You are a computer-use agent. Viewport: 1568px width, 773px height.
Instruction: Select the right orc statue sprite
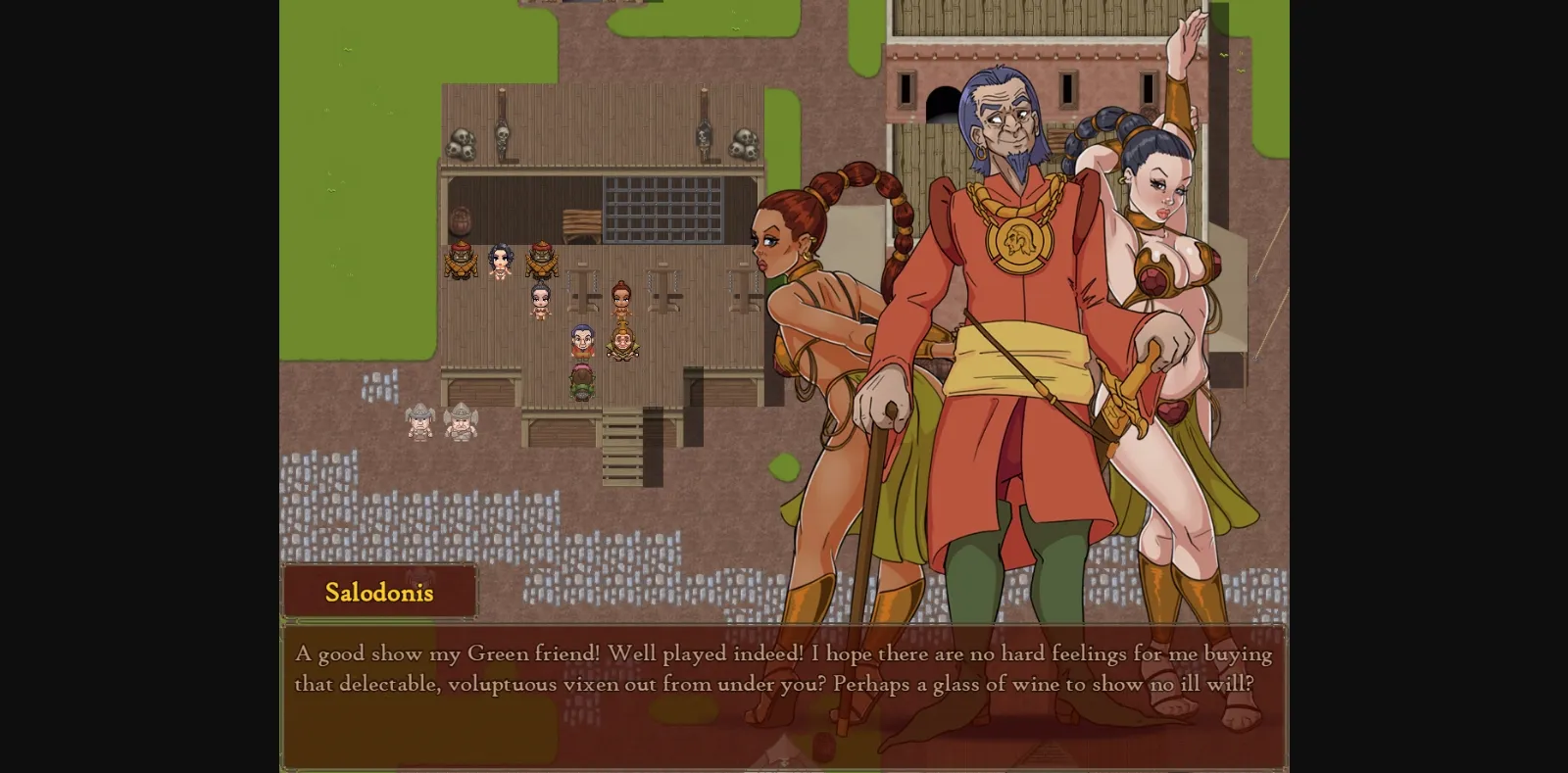click(543, 260)
